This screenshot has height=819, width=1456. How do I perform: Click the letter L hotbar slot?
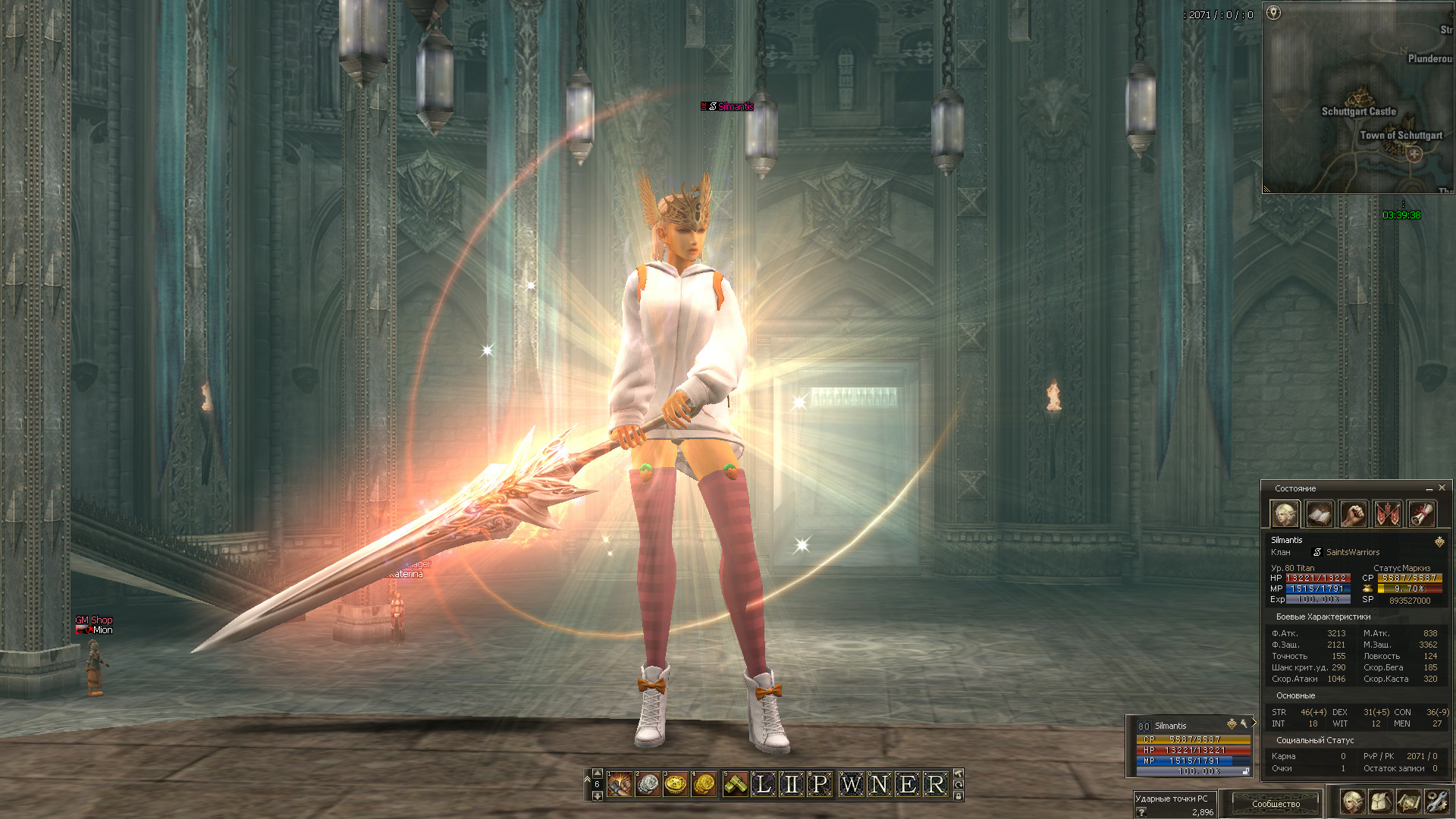764,784
